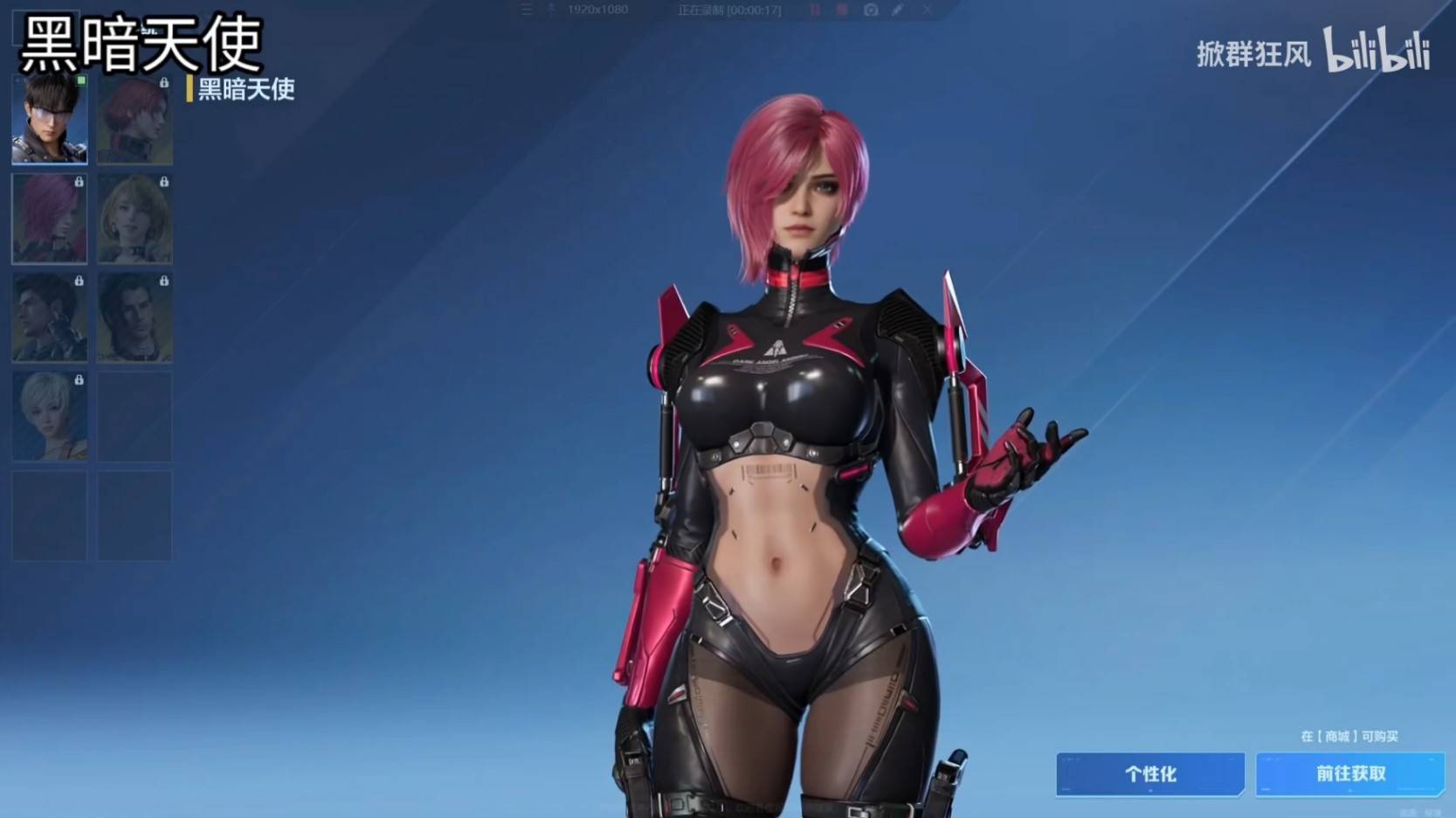Select the locked short dark-haired man in profile
The width and height of the screenshot is (1456, 818).
[x=50, y=318]
